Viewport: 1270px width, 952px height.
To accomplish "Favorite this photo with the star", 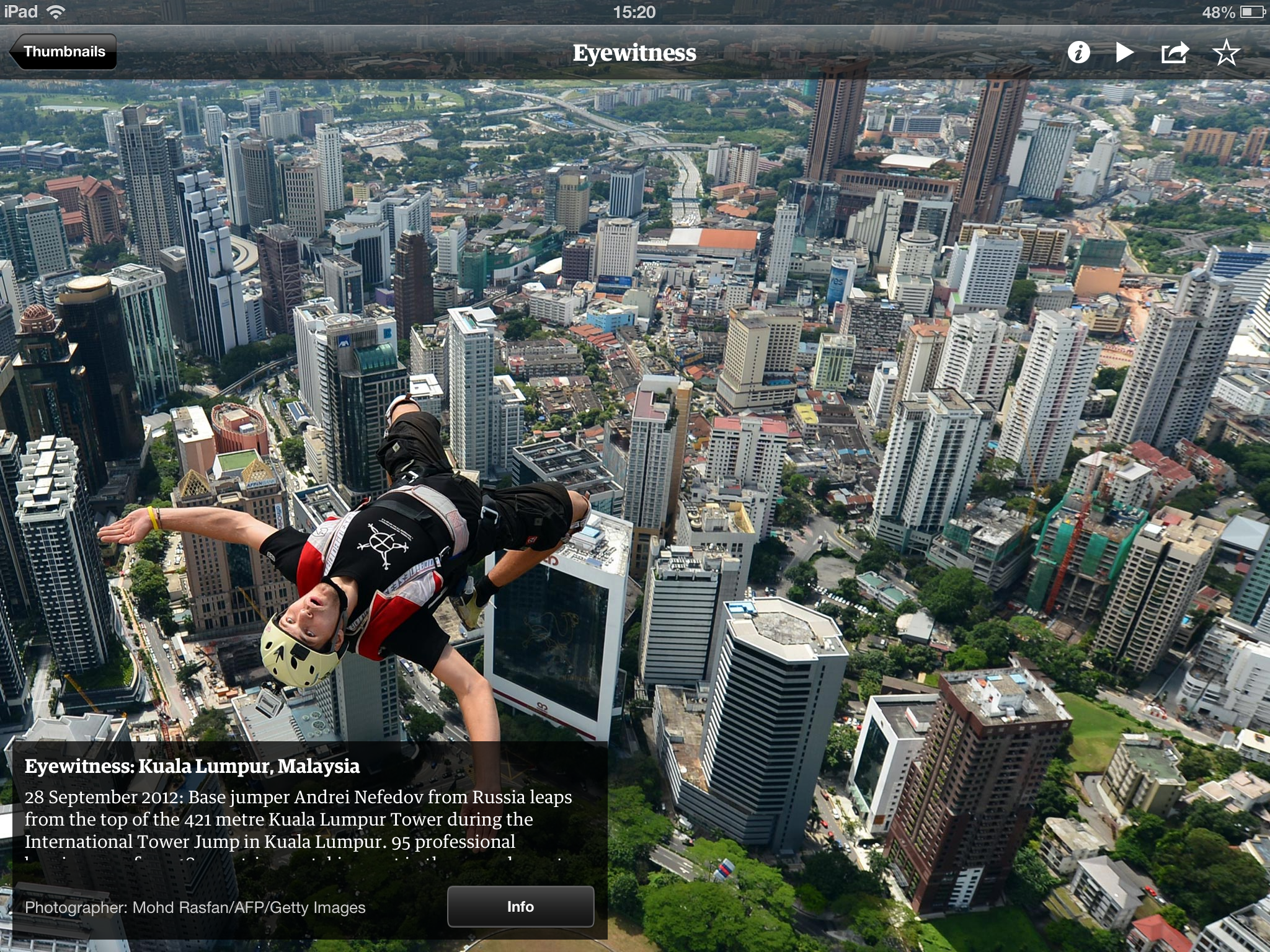I will (1226, 53).
